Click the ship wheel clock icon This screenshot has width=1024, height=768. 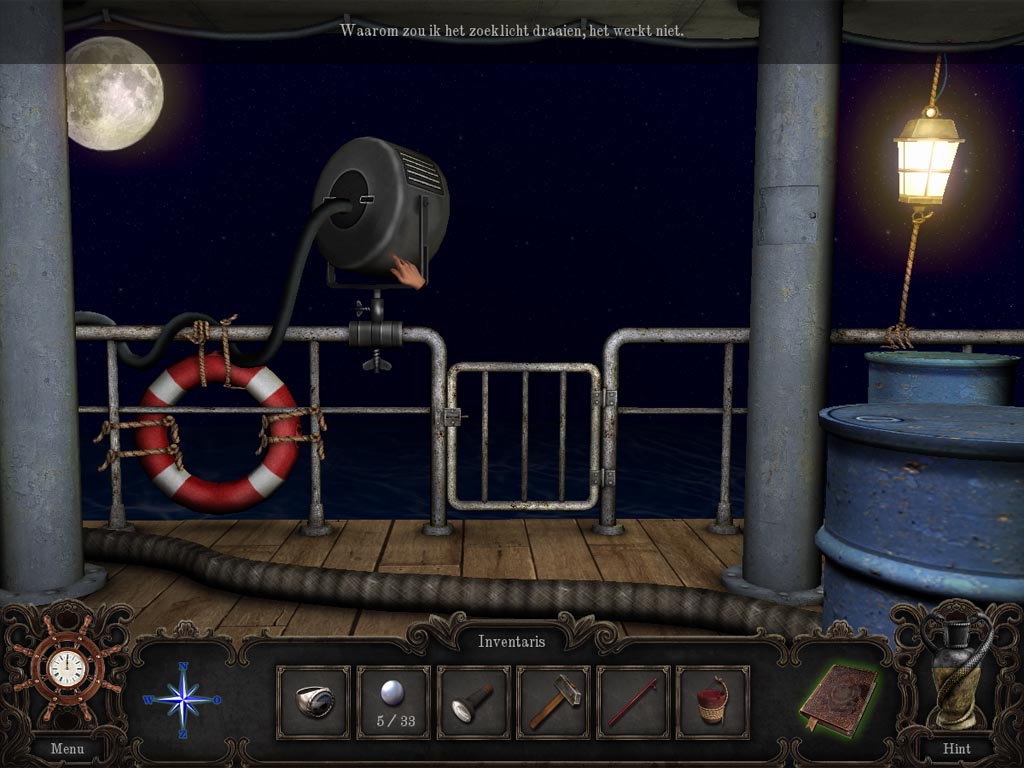(x=66, y=669)
